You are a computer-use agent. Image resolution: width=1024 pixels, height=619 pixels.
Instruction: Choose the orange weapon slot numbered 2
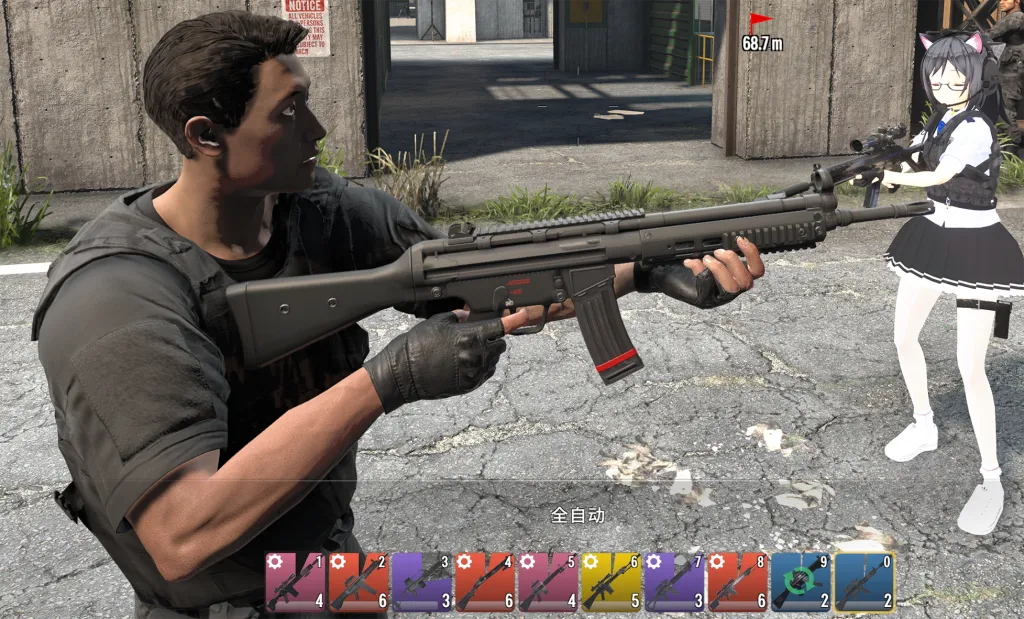[359, 581]
